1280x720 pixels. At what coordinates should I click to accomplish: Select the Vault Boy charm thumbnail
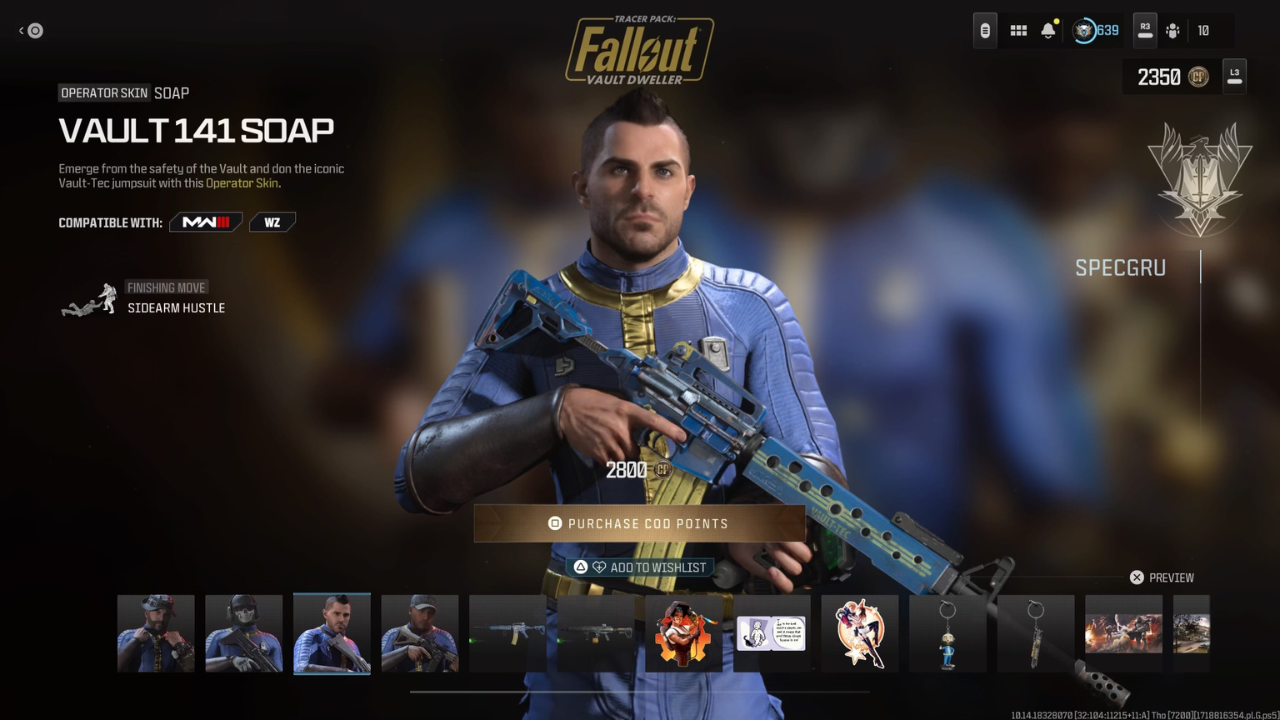947,633
